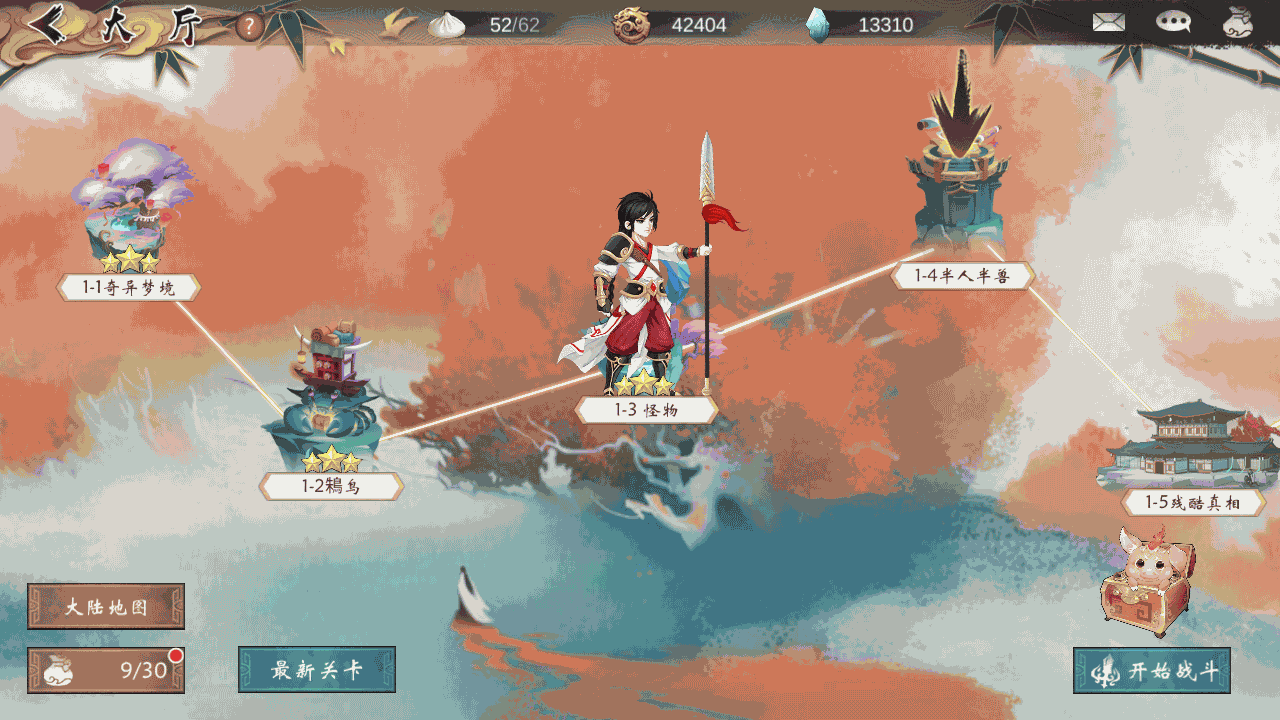Jump to 最新关卡 latest stage
Viewport: 1280px width, 720px height.
click(317, 670)
